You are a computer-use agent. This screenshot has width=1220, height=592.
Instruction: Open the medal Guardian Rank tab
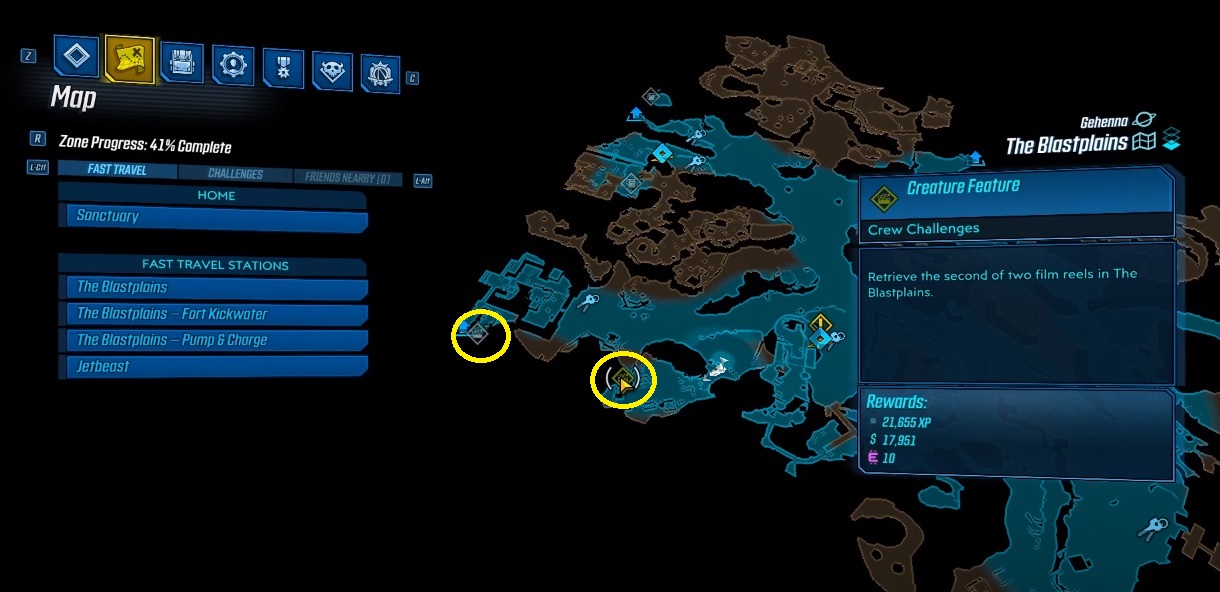[283, 67]
